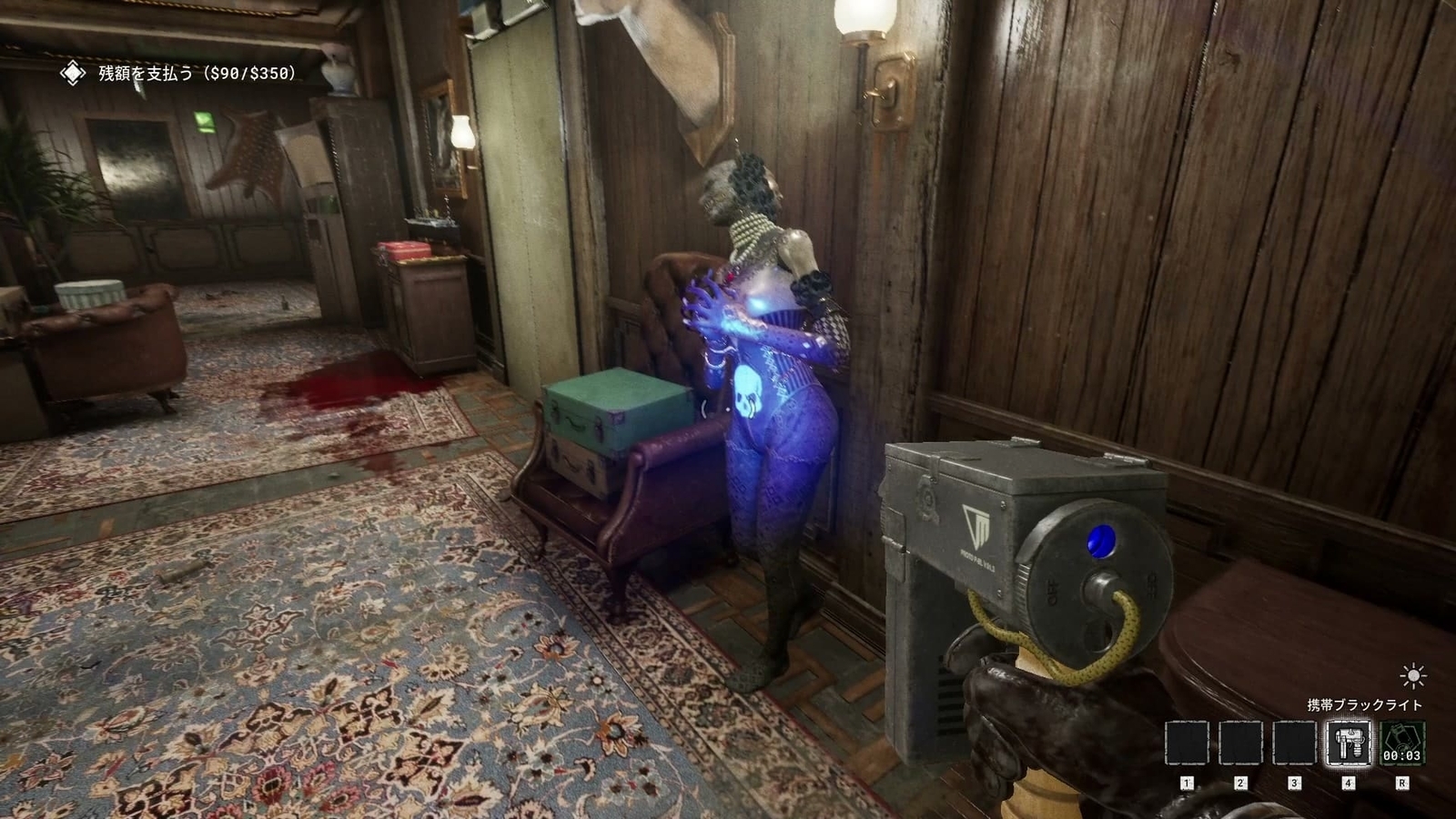Click the empty hotbar slot 3

[x=1294, y=743]
